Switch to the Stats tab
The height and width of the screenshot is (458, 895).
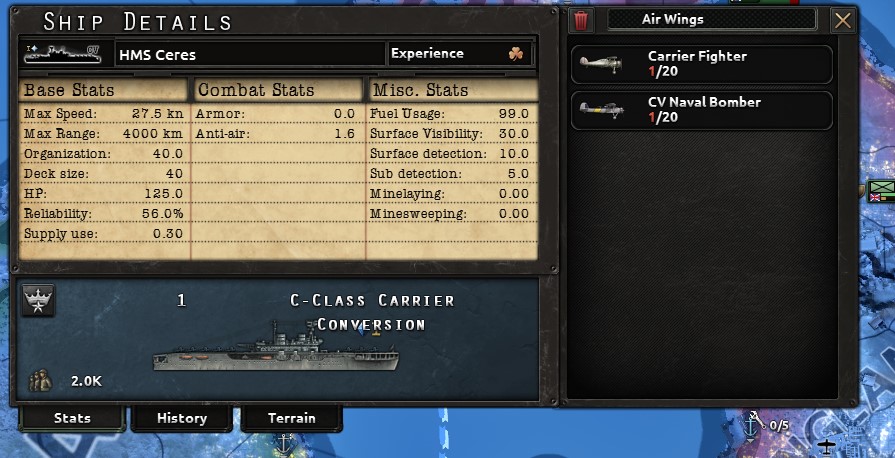tap(71, 418)
